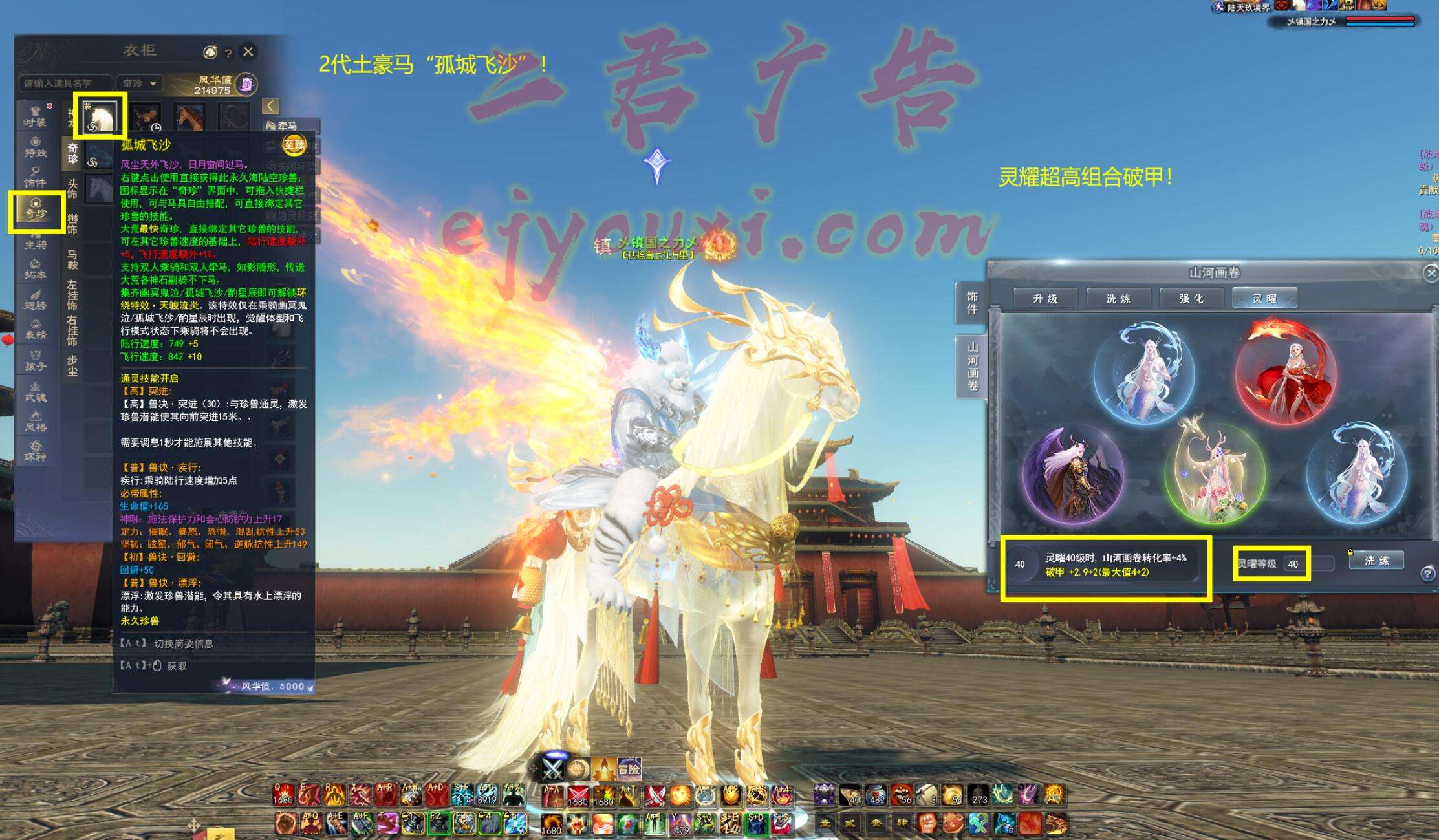
Task: Open the 马鞍 saddle sub-category
Action: [72, 259]
